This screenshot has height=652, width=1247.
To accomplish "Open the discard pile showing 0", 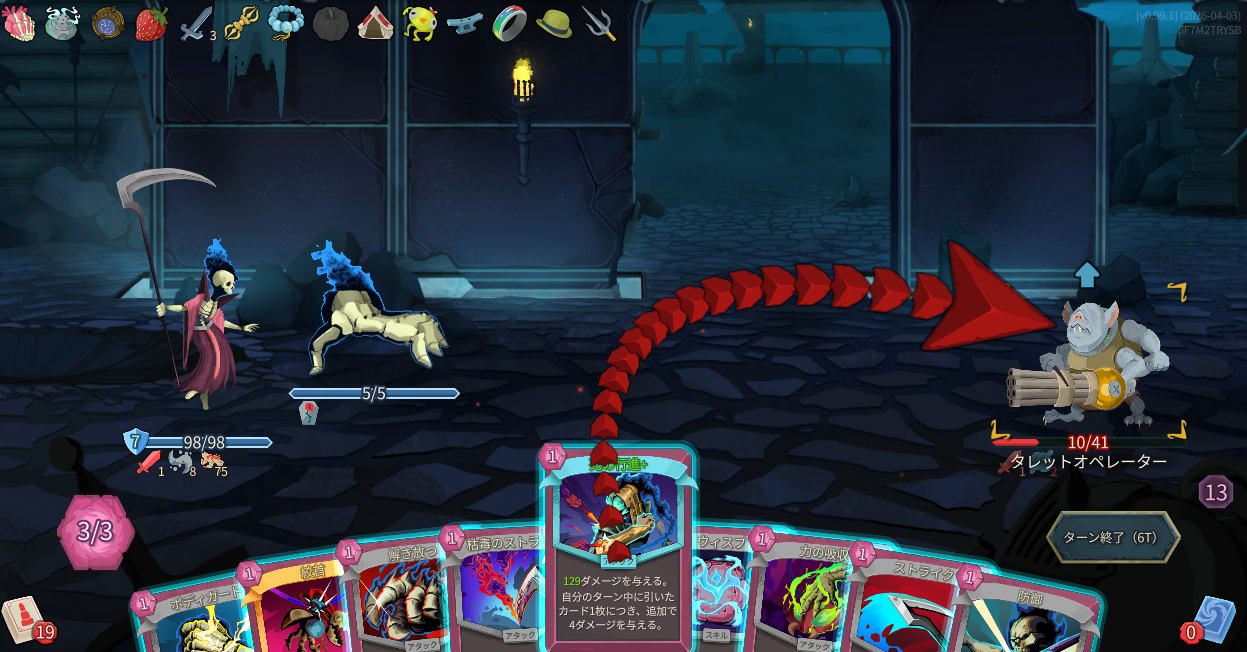I will pyautogui.click(x=1213, y=618).
